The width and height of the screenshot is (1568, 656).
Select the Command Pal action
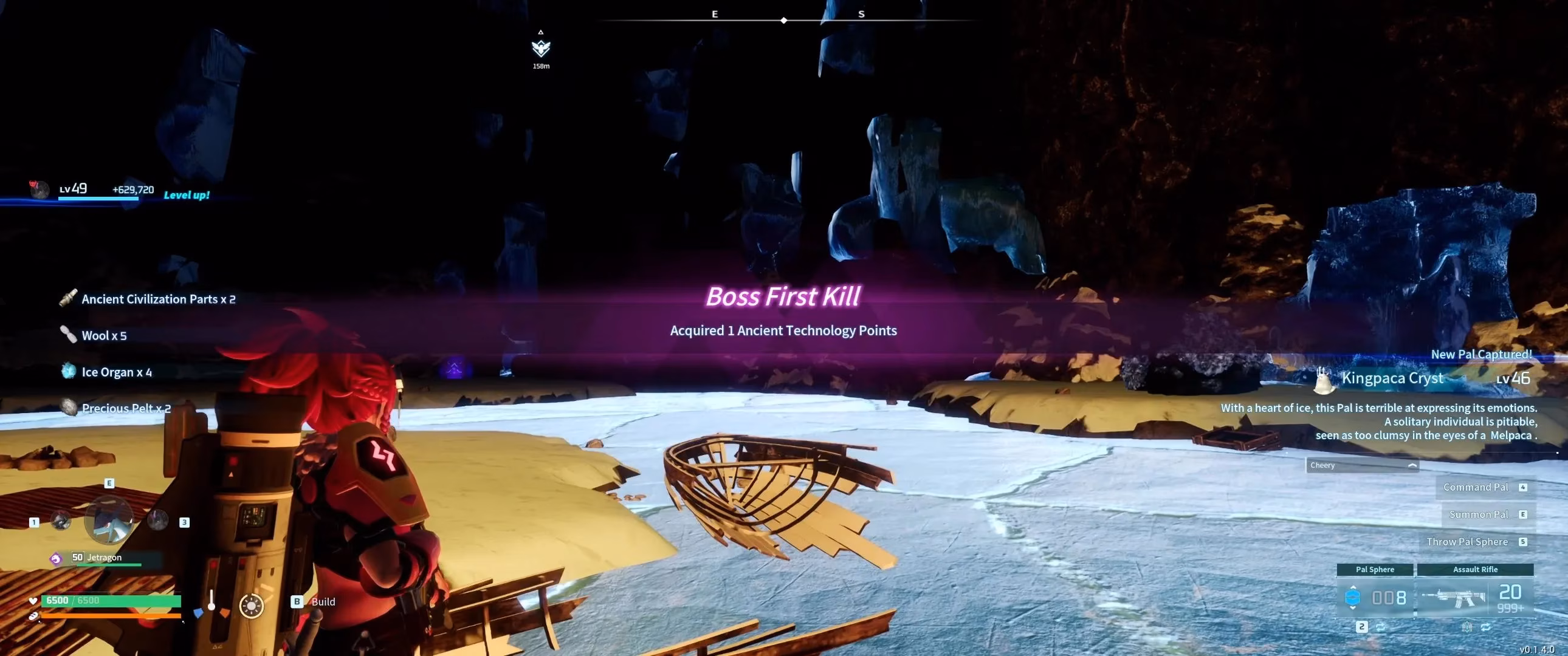(x=1476, y=487)
